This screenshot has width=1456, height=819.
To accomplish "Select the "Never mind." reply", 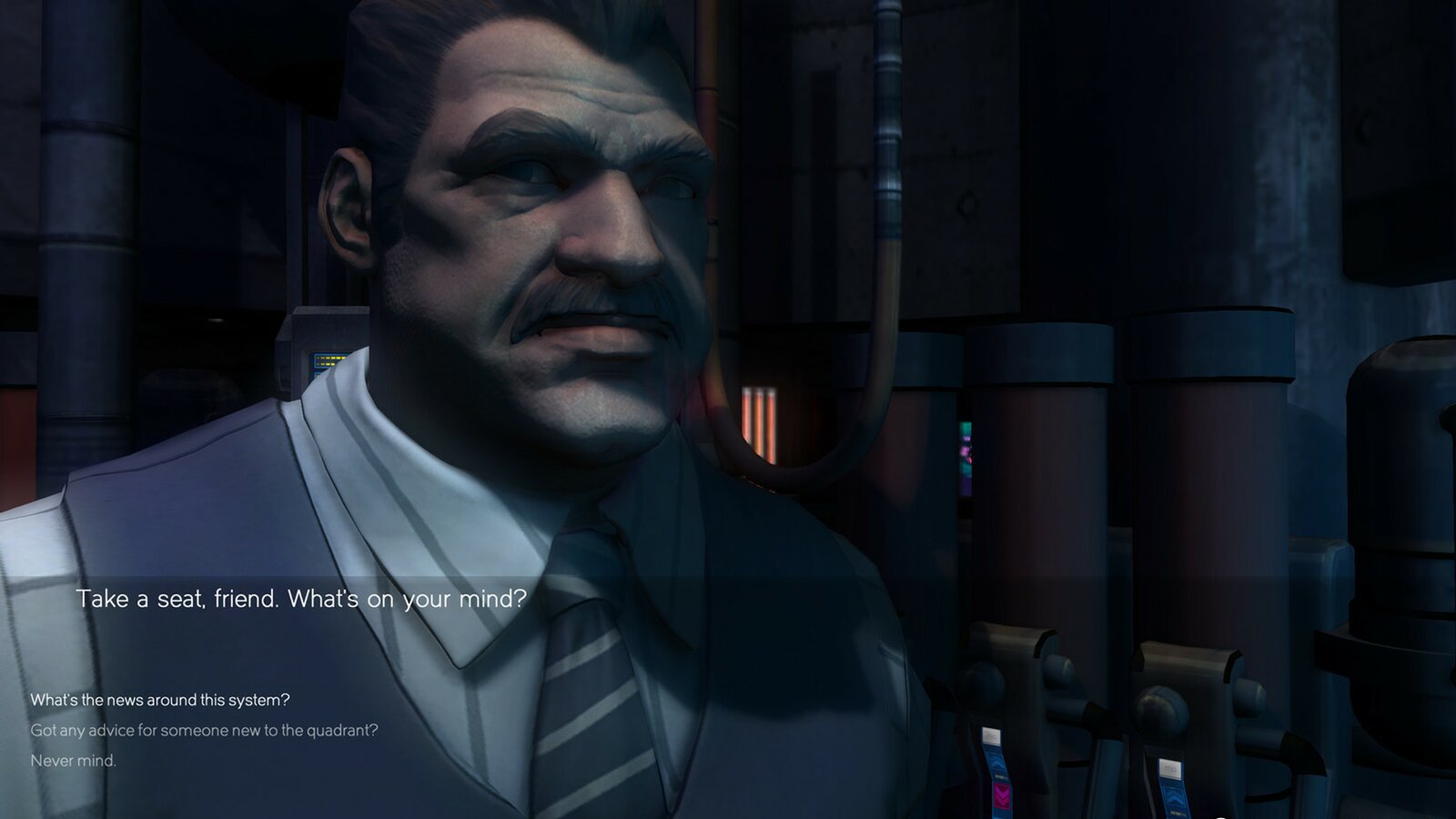I will (74, 761).
